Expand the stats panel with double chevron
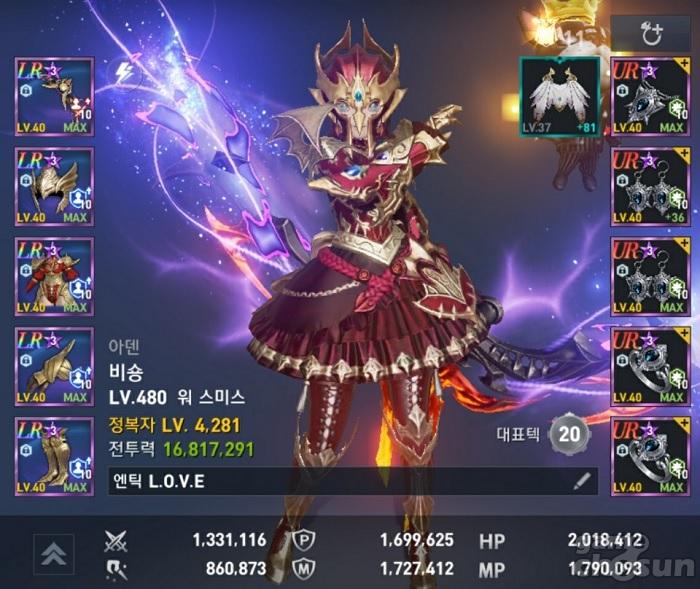Viewport: 700px width, 589px height. [53, 551]
